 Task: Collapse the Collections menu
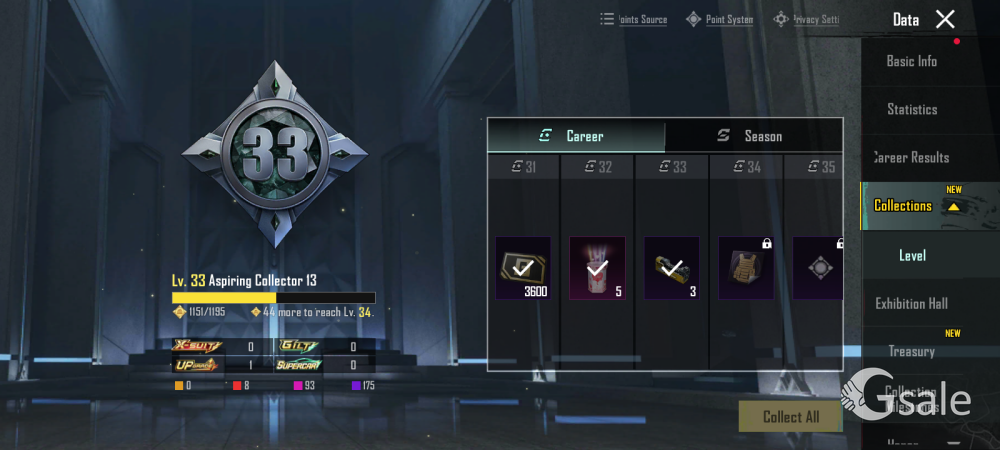click(953, 206)
